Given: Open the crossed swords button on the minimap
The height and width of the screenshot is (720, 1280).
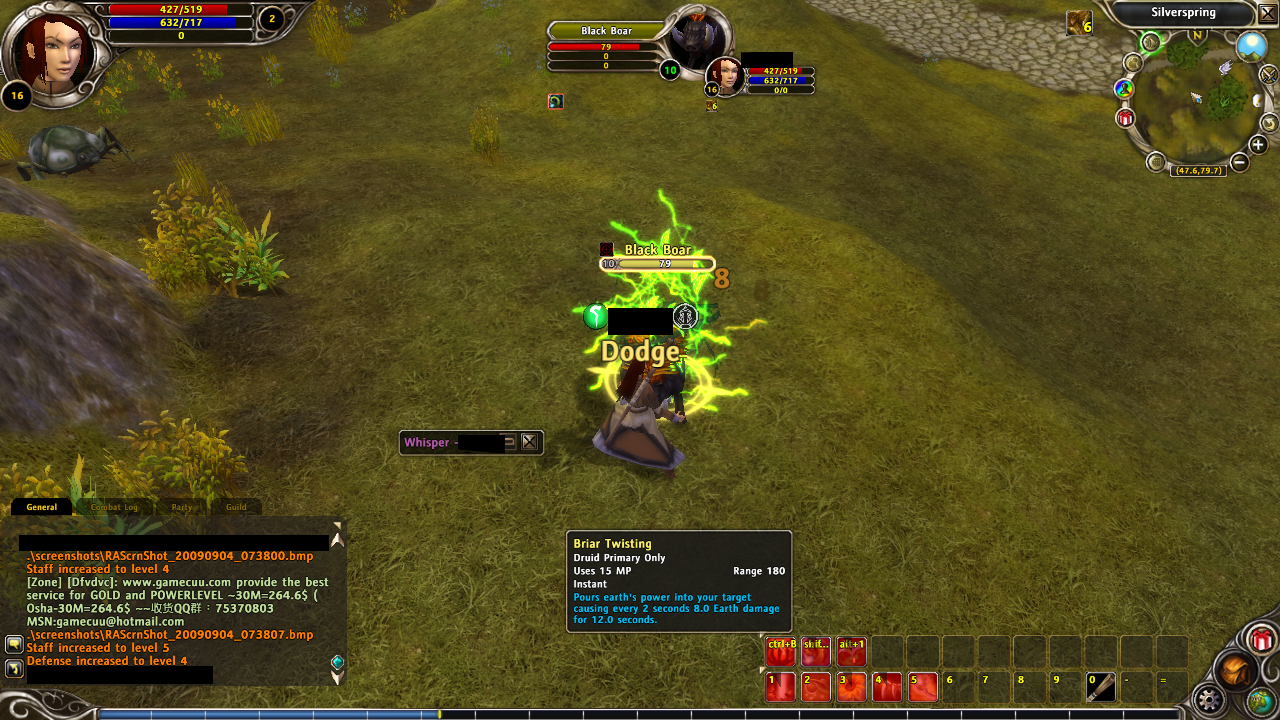Looking at the screenshot, I should coord(1268,74).
